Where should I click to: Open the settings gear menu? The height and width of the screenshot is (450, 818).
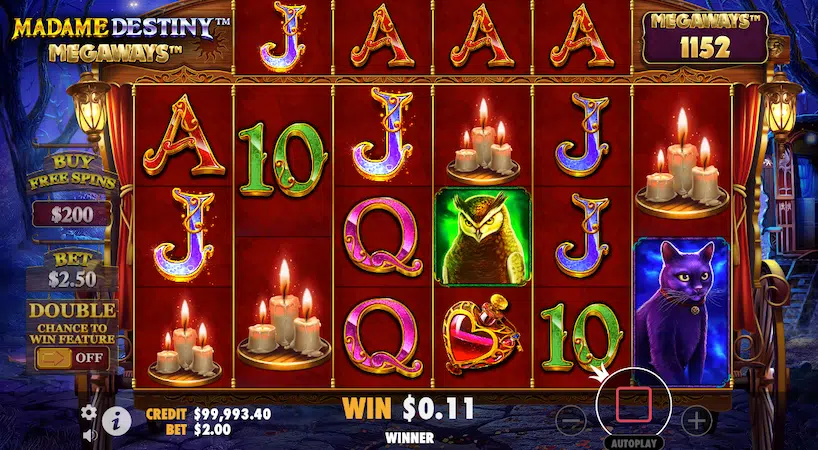tap(89, 412)
